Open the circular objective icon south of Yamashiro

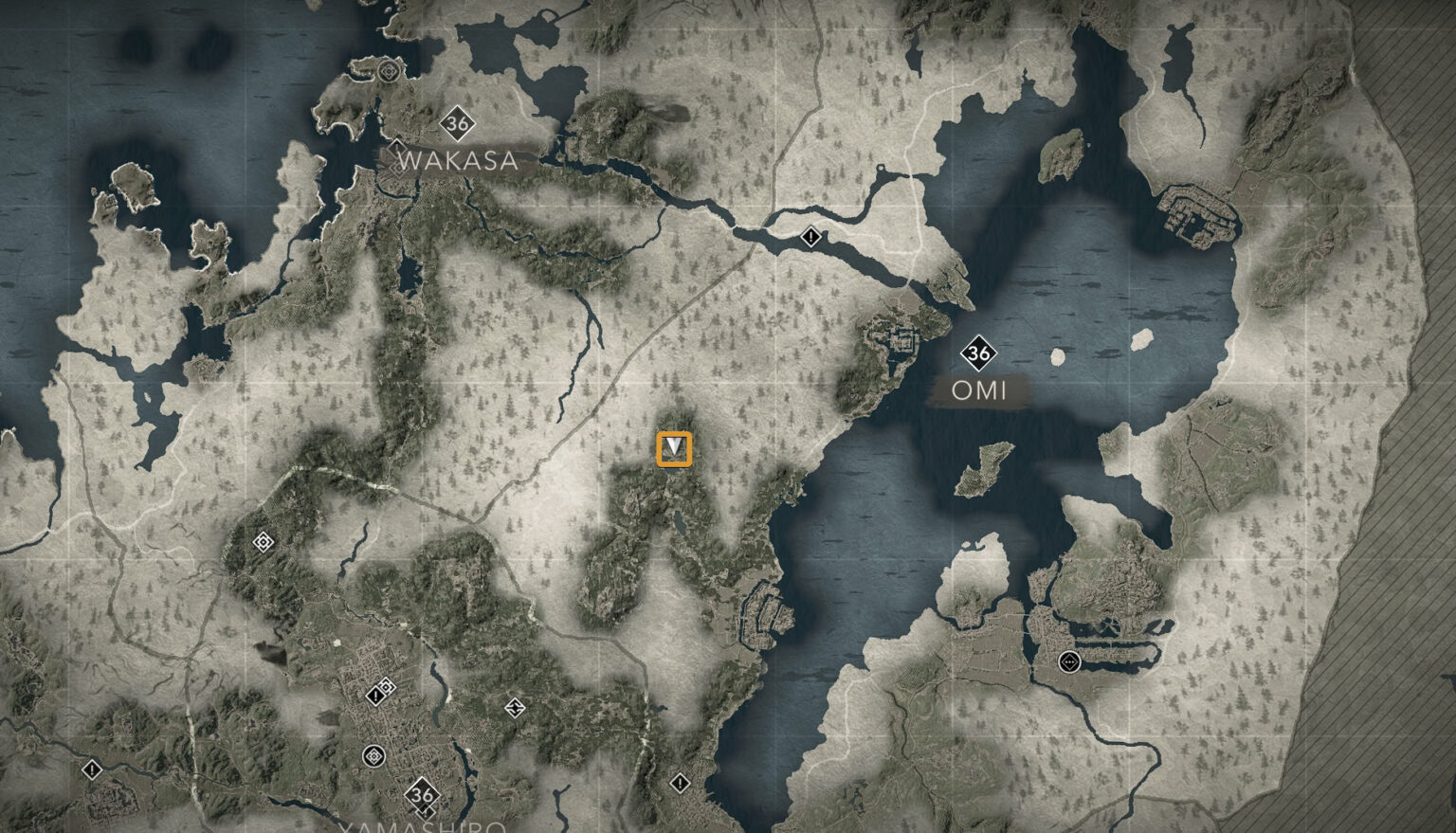pos(373,755)
